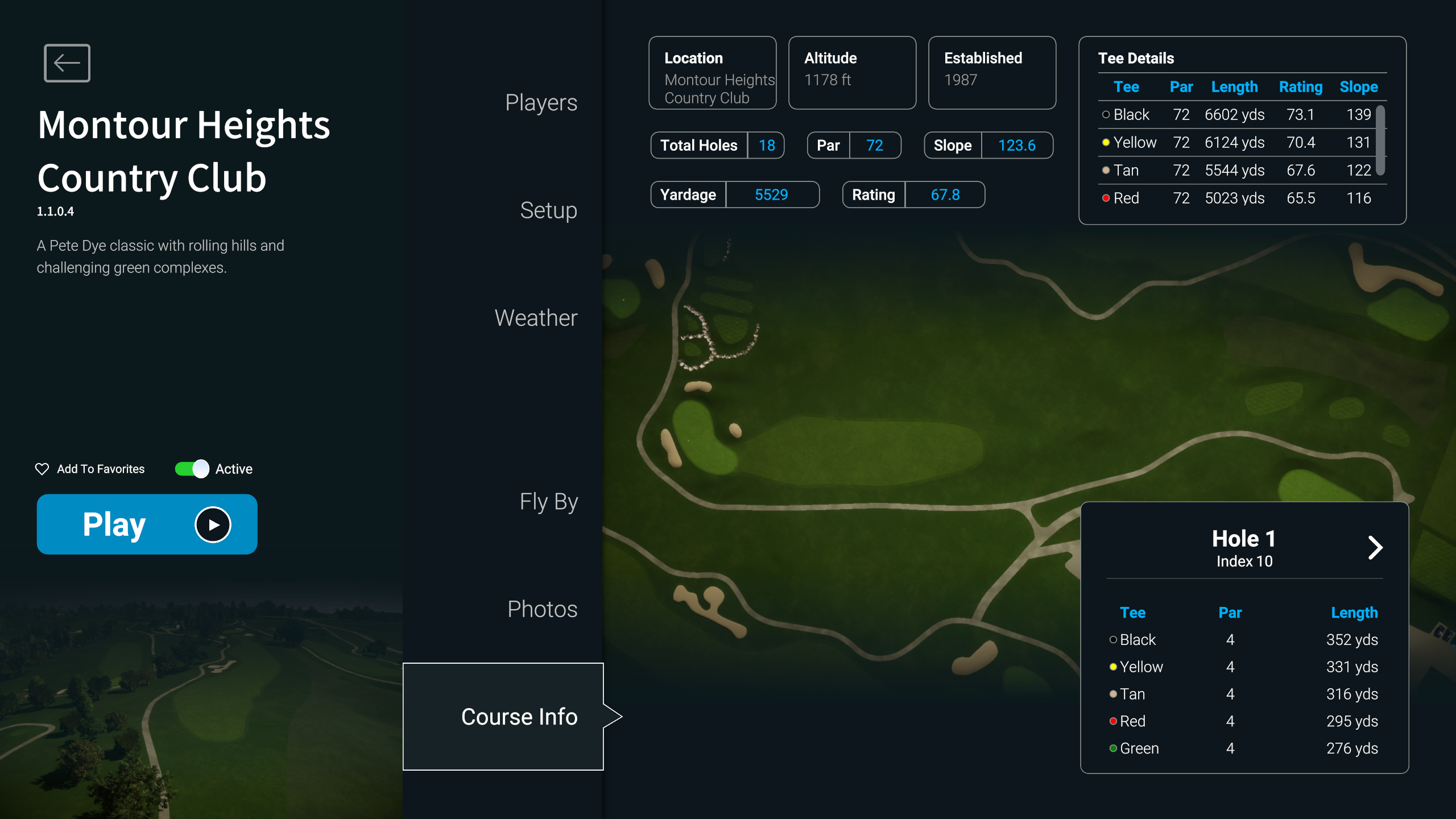Open the Players section
1456x819 pixels.
coord(540,103)
